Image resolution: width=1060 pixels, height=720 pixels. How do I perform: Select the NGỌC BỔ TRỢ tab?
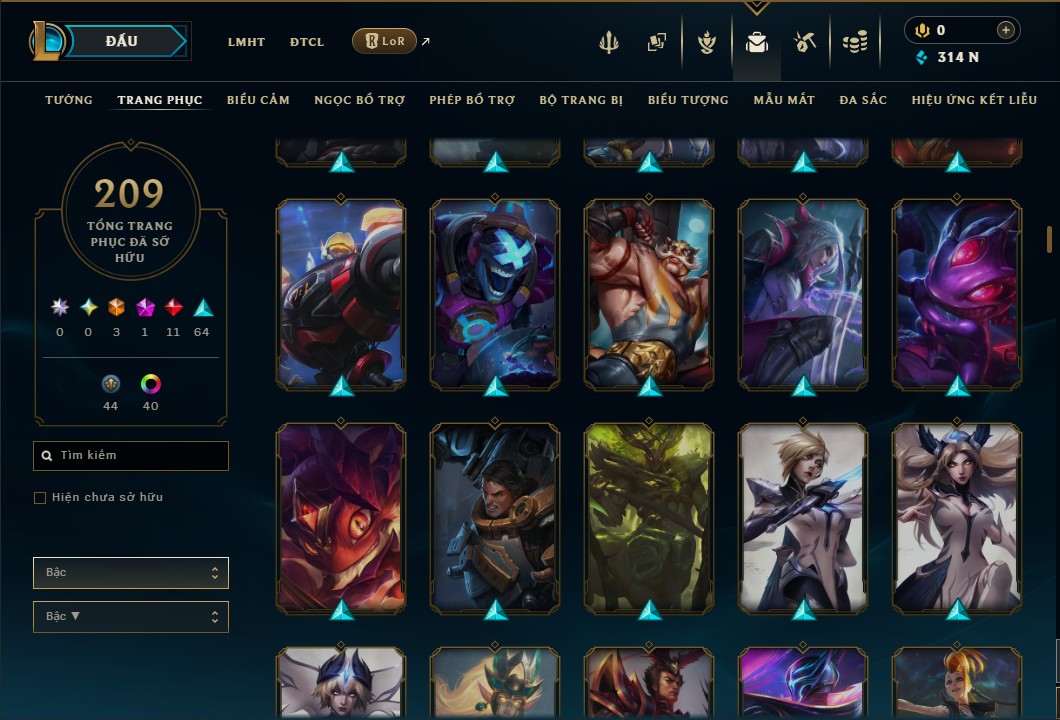pyautogui.click(x=360, y=100)
